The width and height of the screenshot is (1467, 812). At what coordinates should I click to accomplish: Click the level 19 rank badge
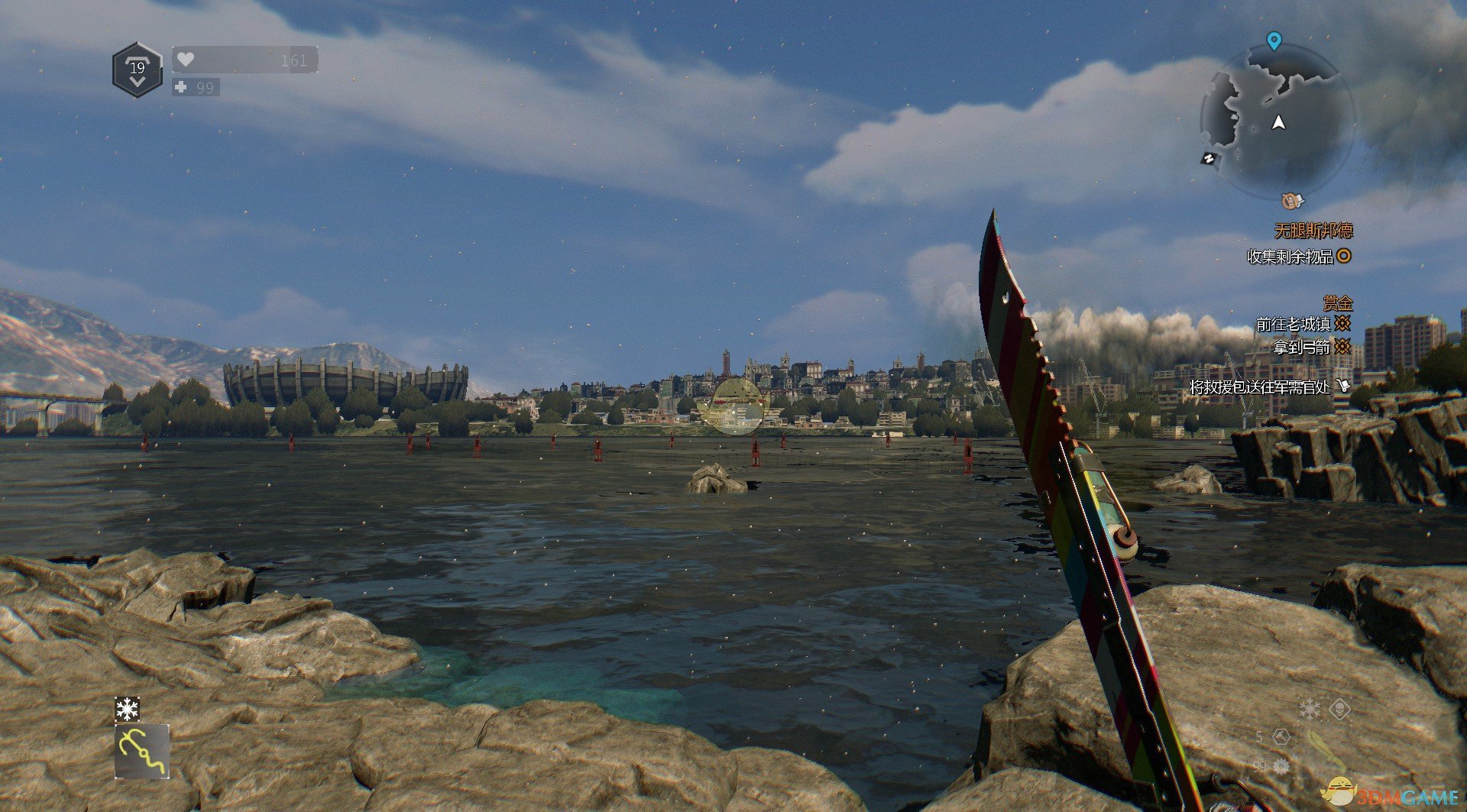[138, 70]
